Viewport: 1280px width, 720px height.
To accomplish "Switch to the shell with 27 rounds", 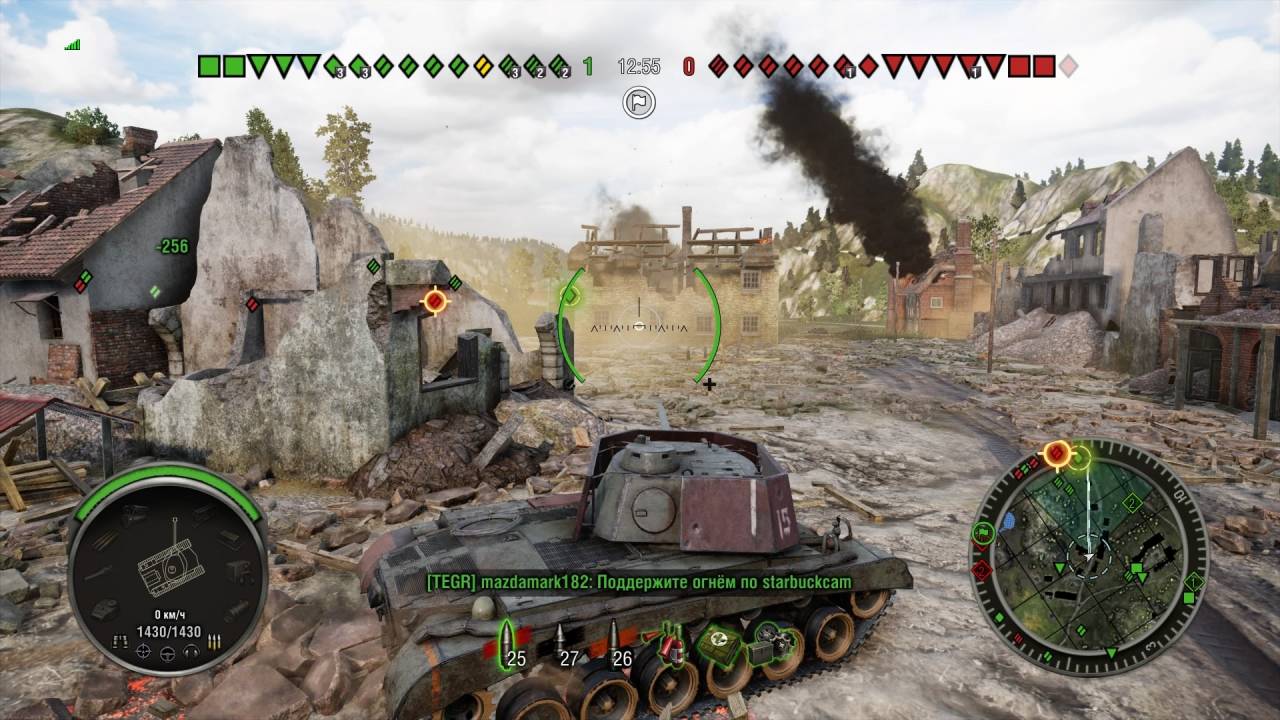I will [x=562, y=640].
